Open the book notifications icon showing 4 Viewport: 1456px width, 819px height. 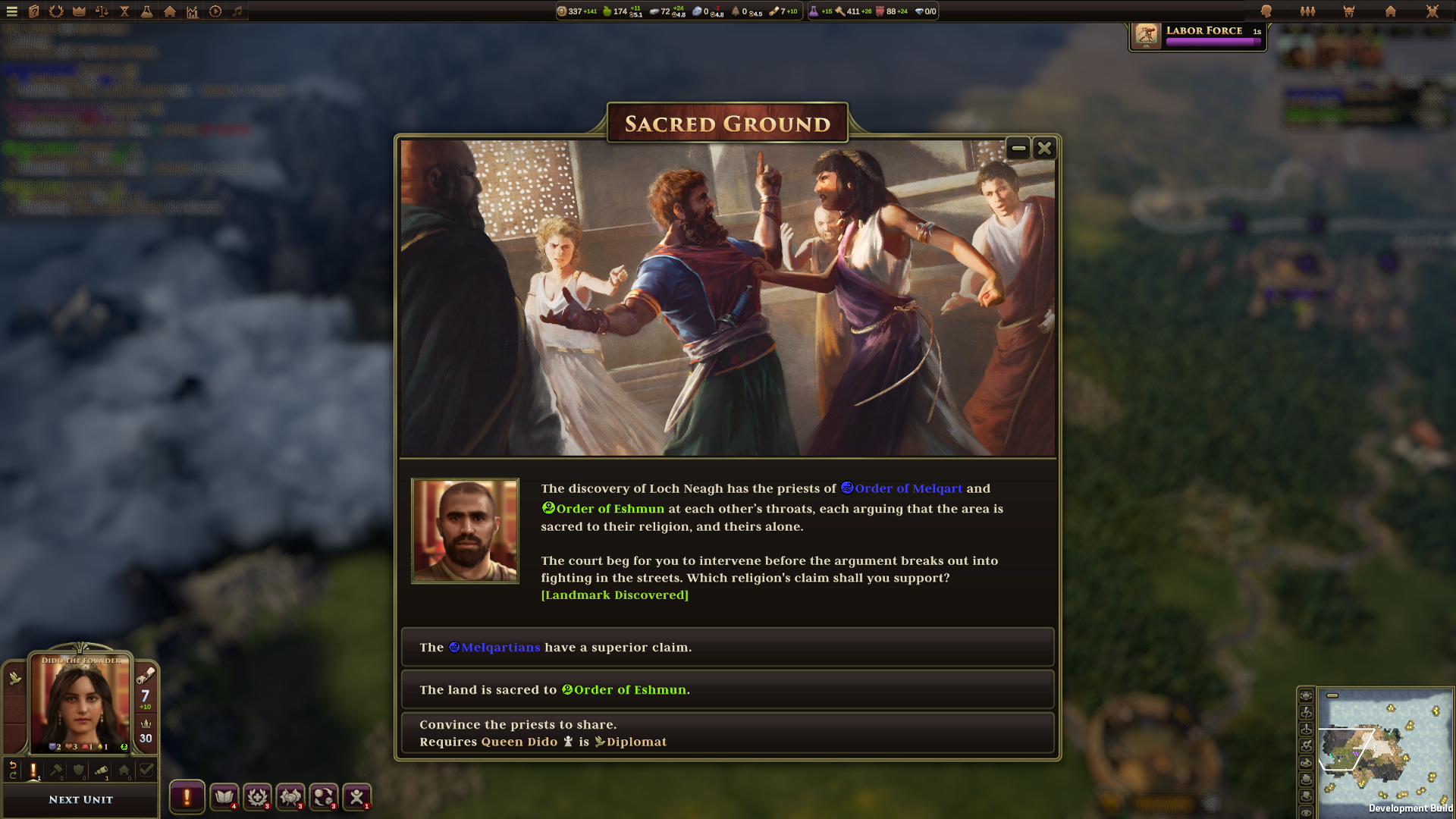224,798
